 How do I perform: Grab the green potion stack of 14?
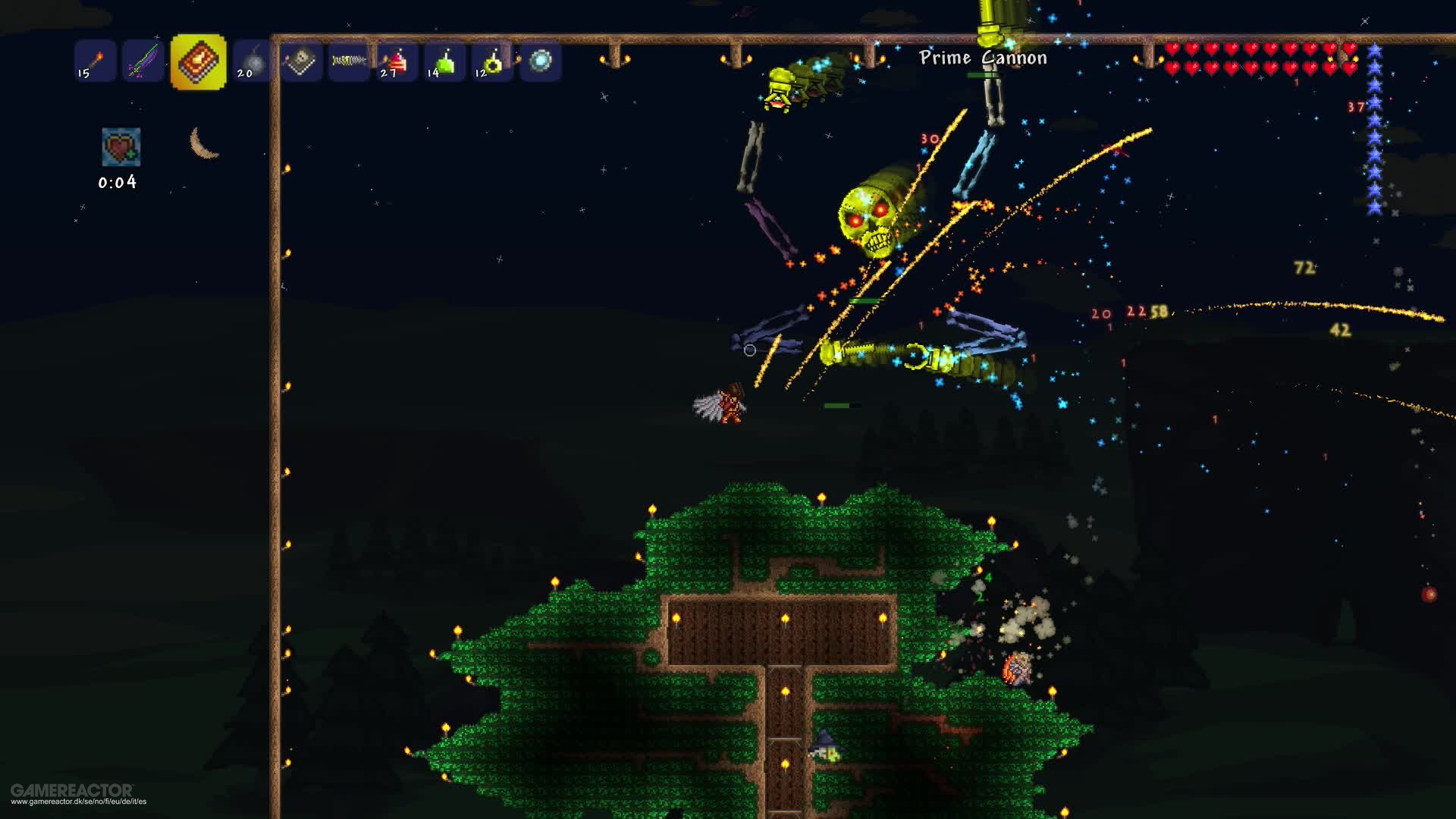click(445, 63)
